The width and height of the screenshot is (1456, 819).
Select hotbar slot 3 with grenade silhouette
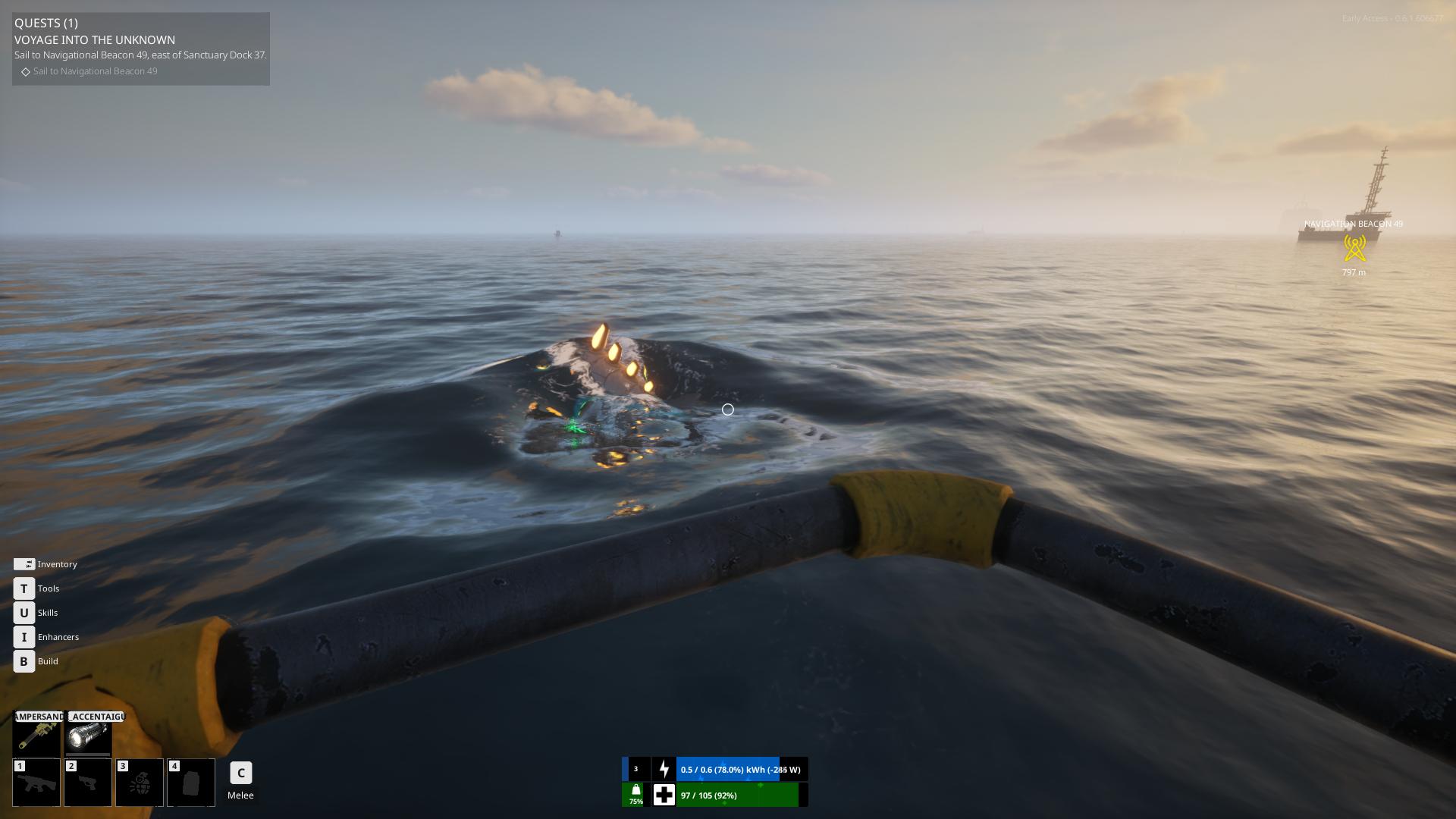(x=140, y=783)
